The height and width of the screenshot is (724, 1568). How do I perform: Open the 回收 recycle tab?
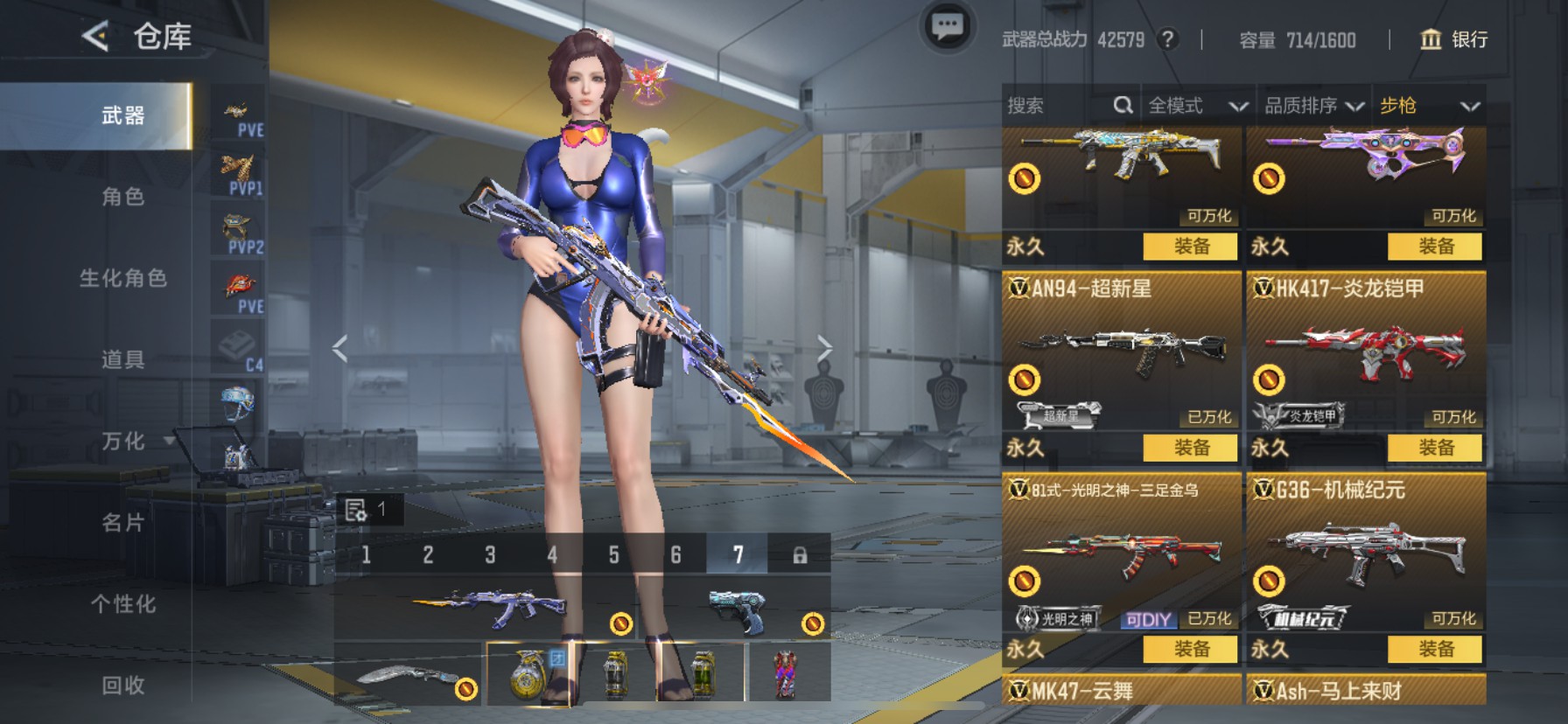(122, 686)
